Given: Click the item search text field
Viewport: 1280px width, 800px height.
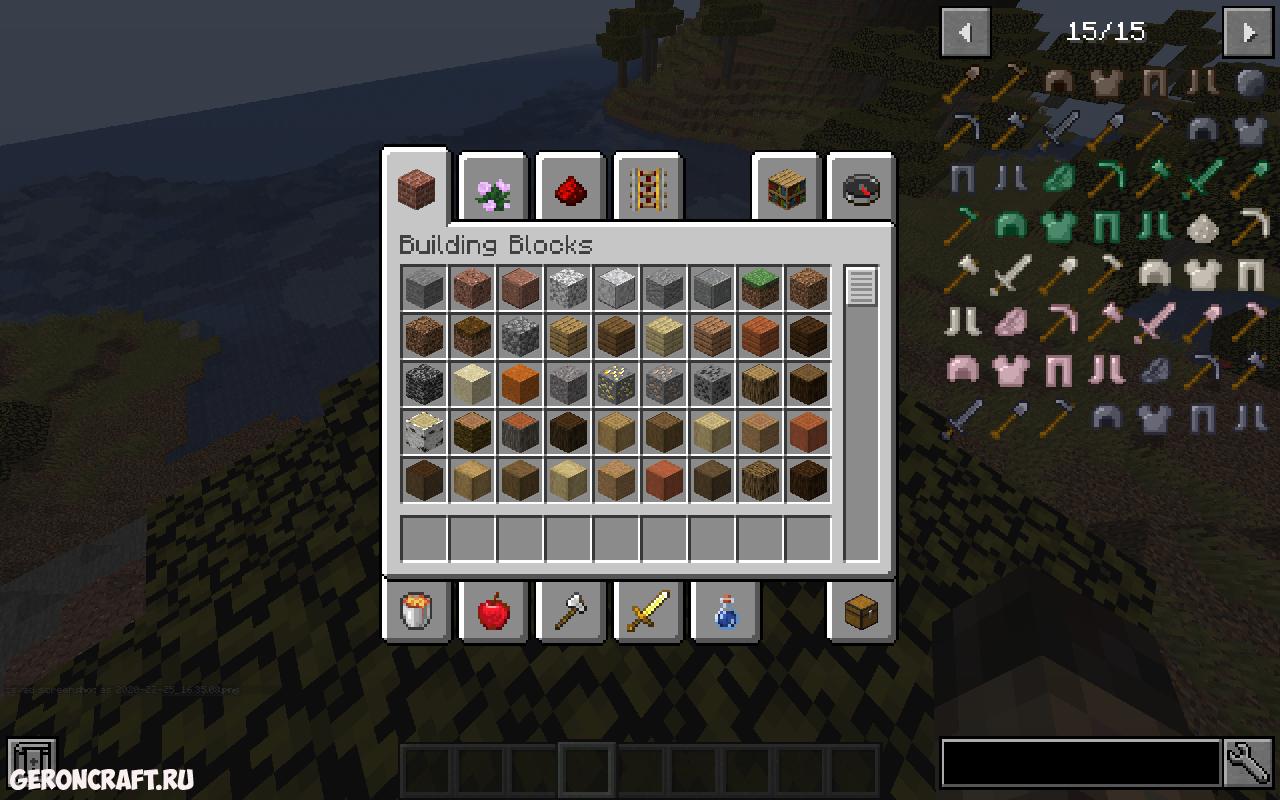Looking at the screenshot, I should coord(1080,764).
